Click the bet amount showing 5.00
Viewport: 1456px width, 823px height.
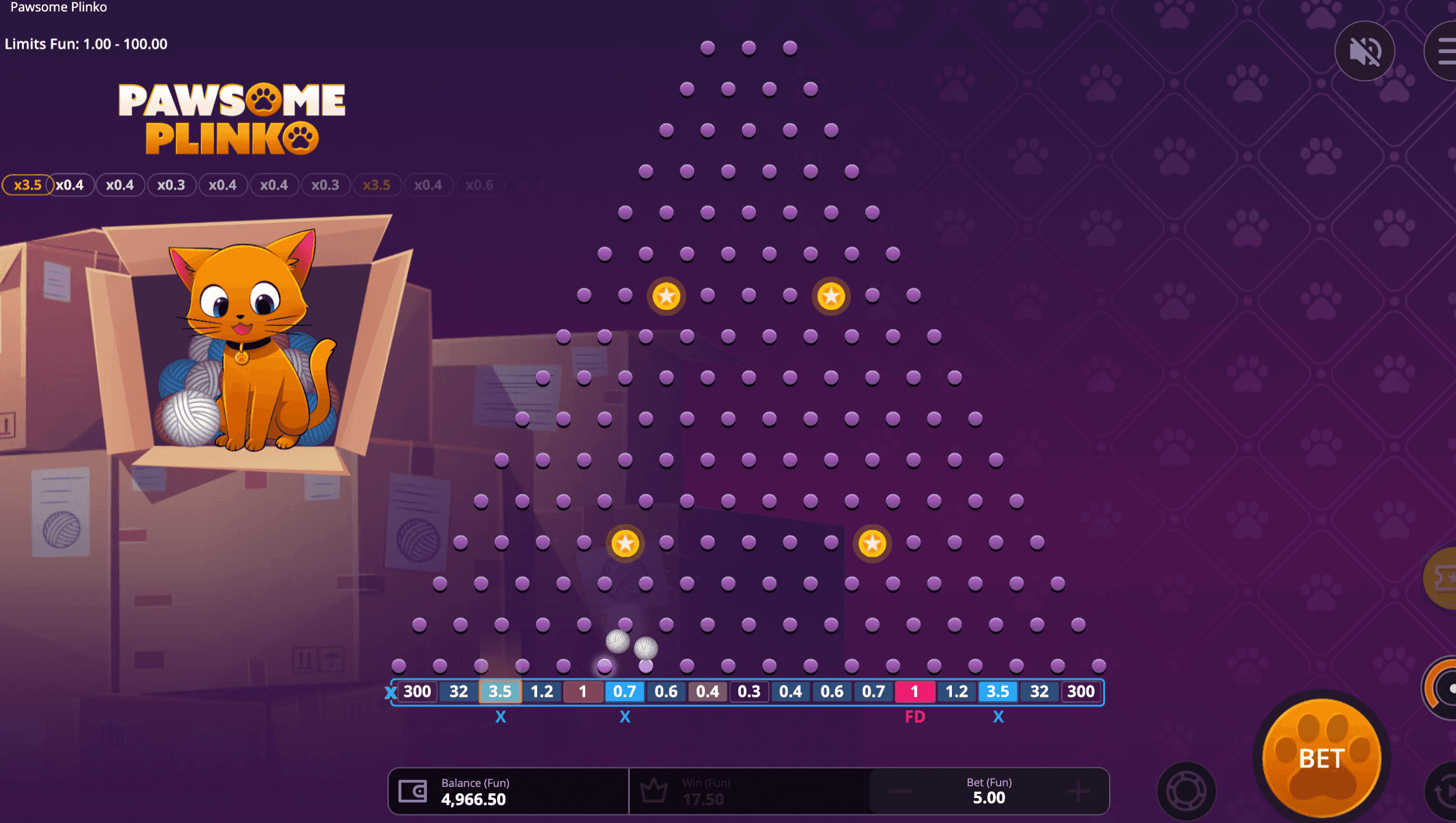(989, 798)
